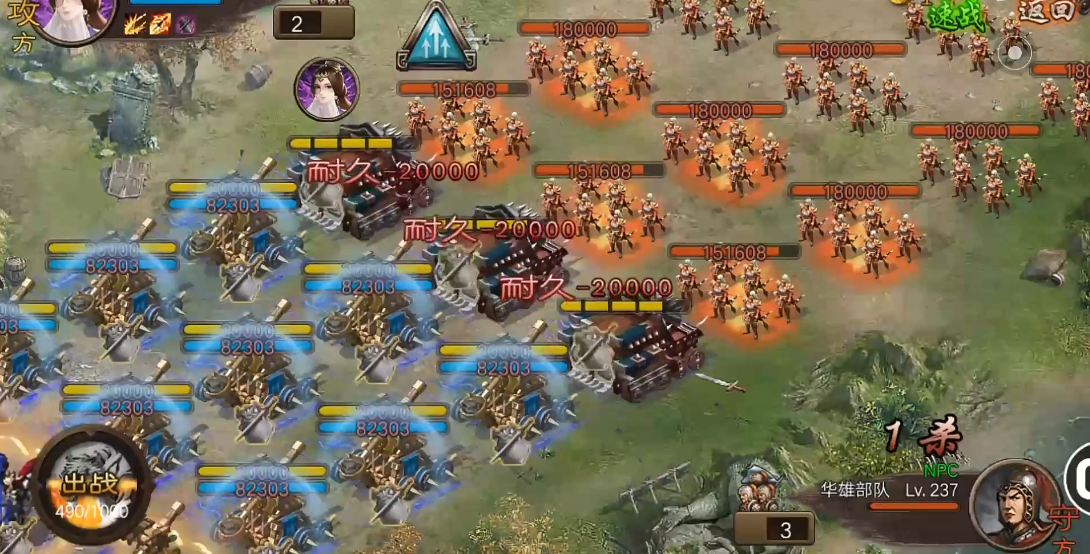
Task: Tap the round female hero icon on battlefield
Action: click(326, 89)
